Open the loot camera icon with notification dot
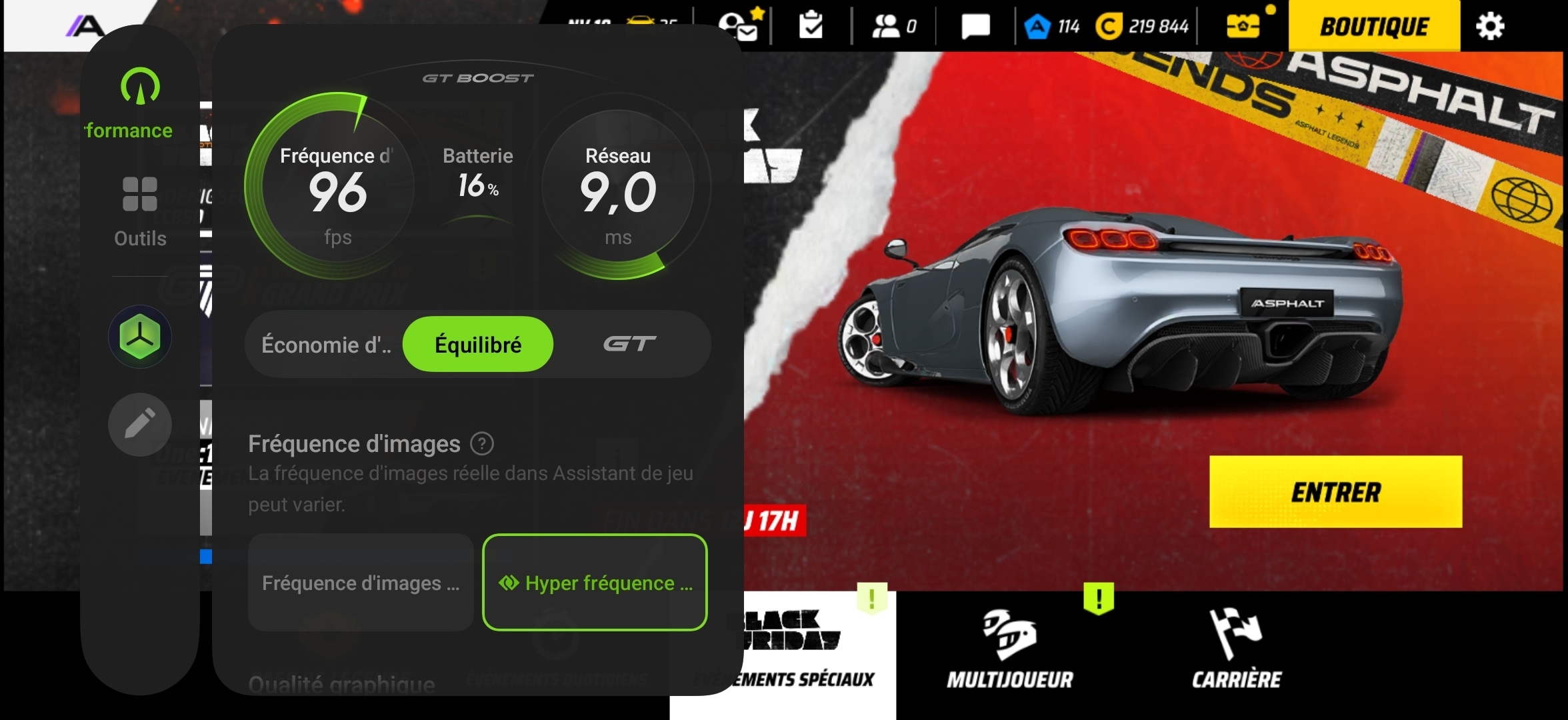Viewport: 1568px width, 720px height. tap(1244, 26)
